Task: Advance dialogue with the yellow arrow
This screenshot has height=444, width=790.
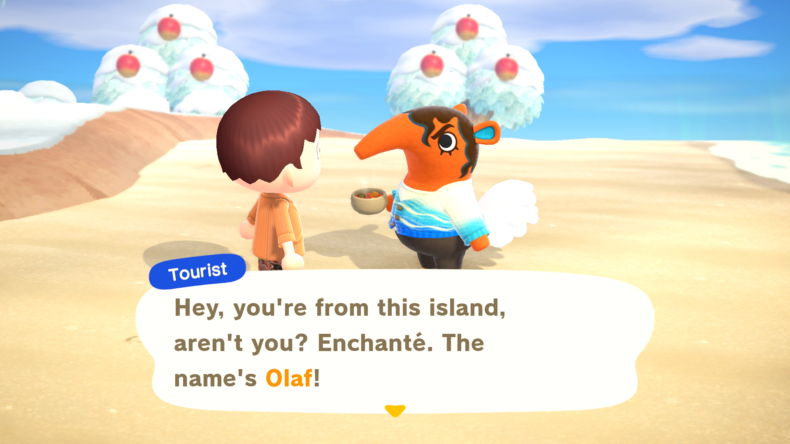Action: point(395,410)
